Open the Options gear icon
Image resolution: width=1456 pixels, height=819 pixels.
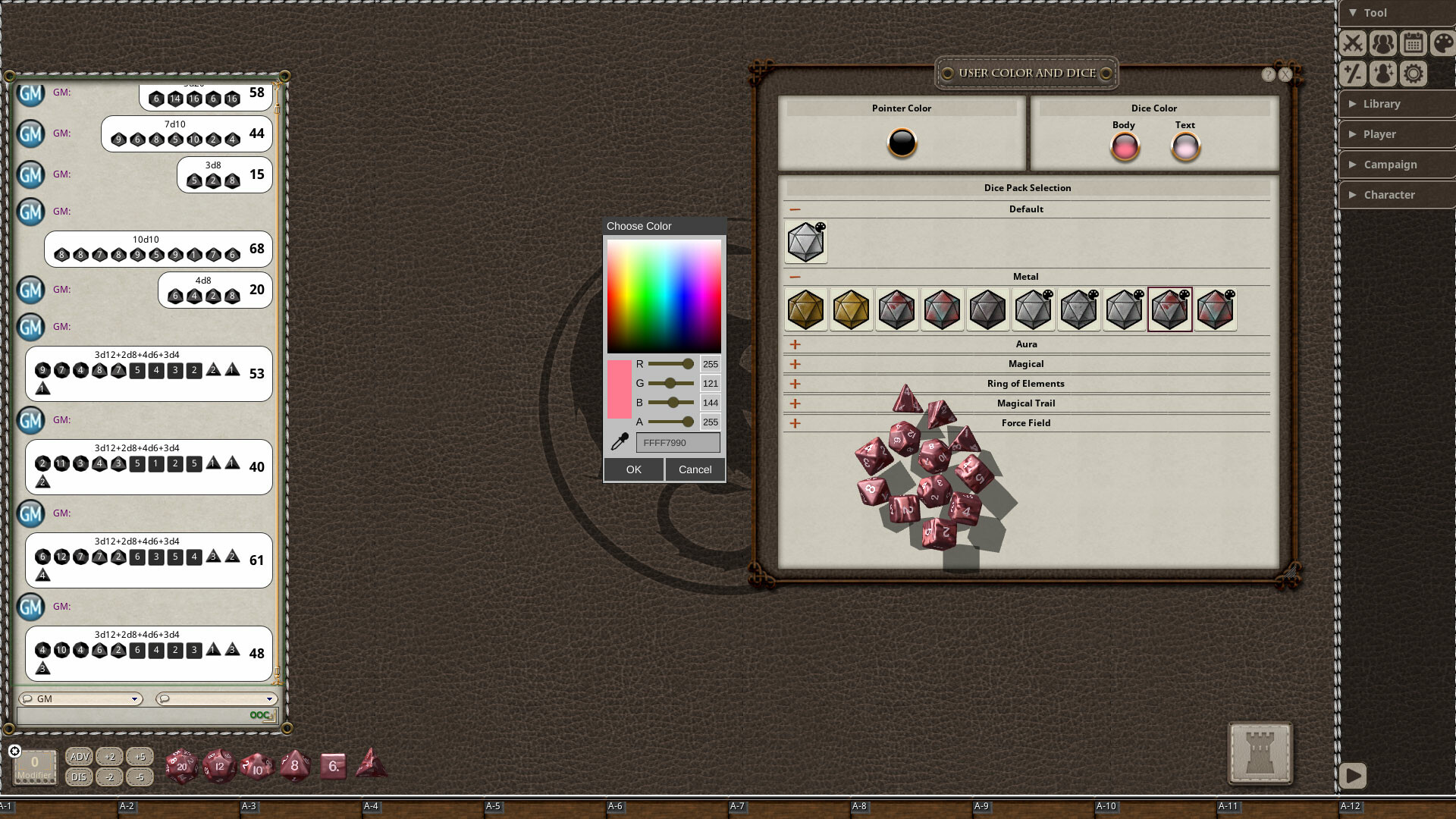coord(1413,74)
